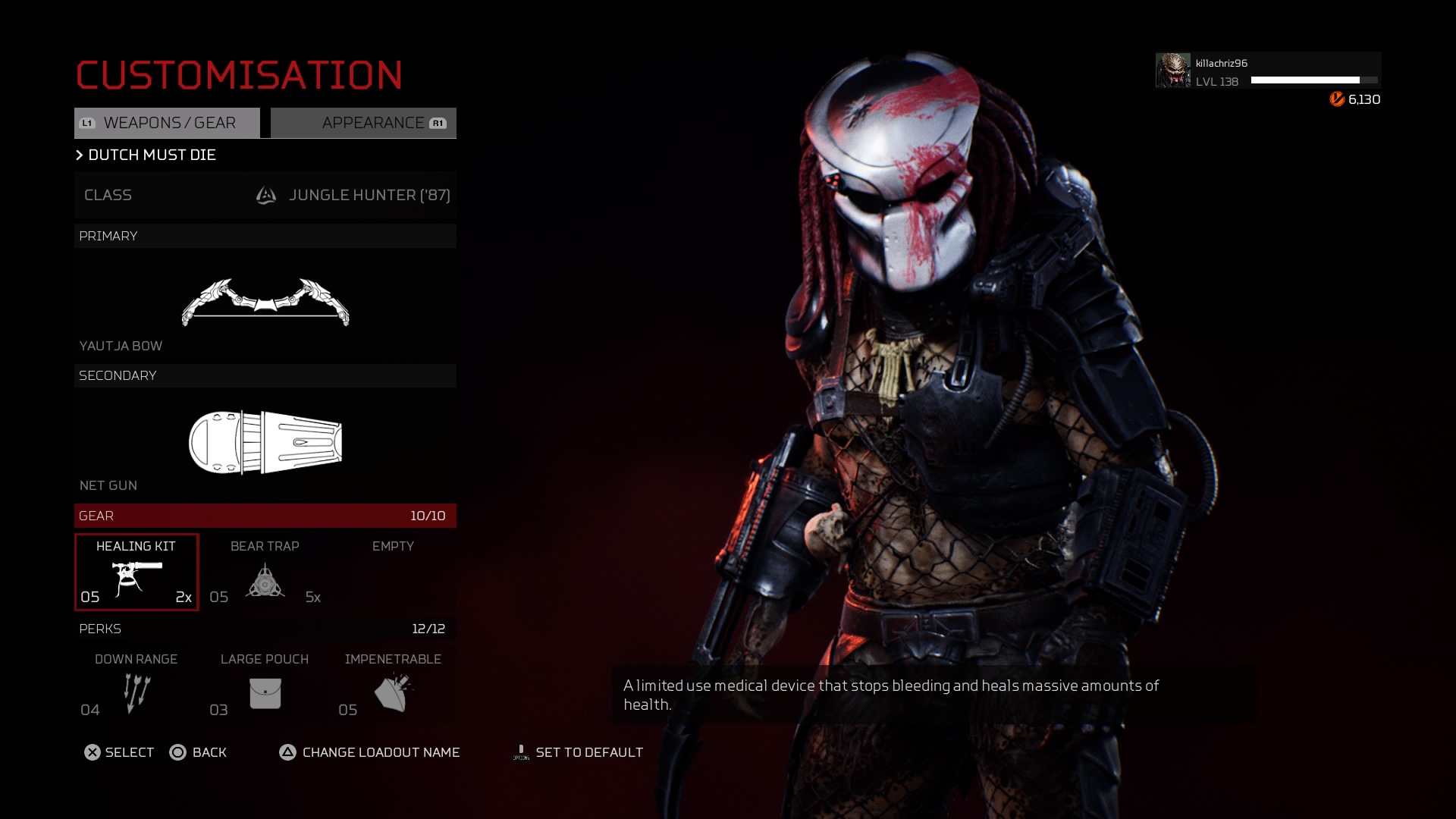
Task: Choose the Yautja Bow primary weapon slot
Action: [x=265, y=303]
